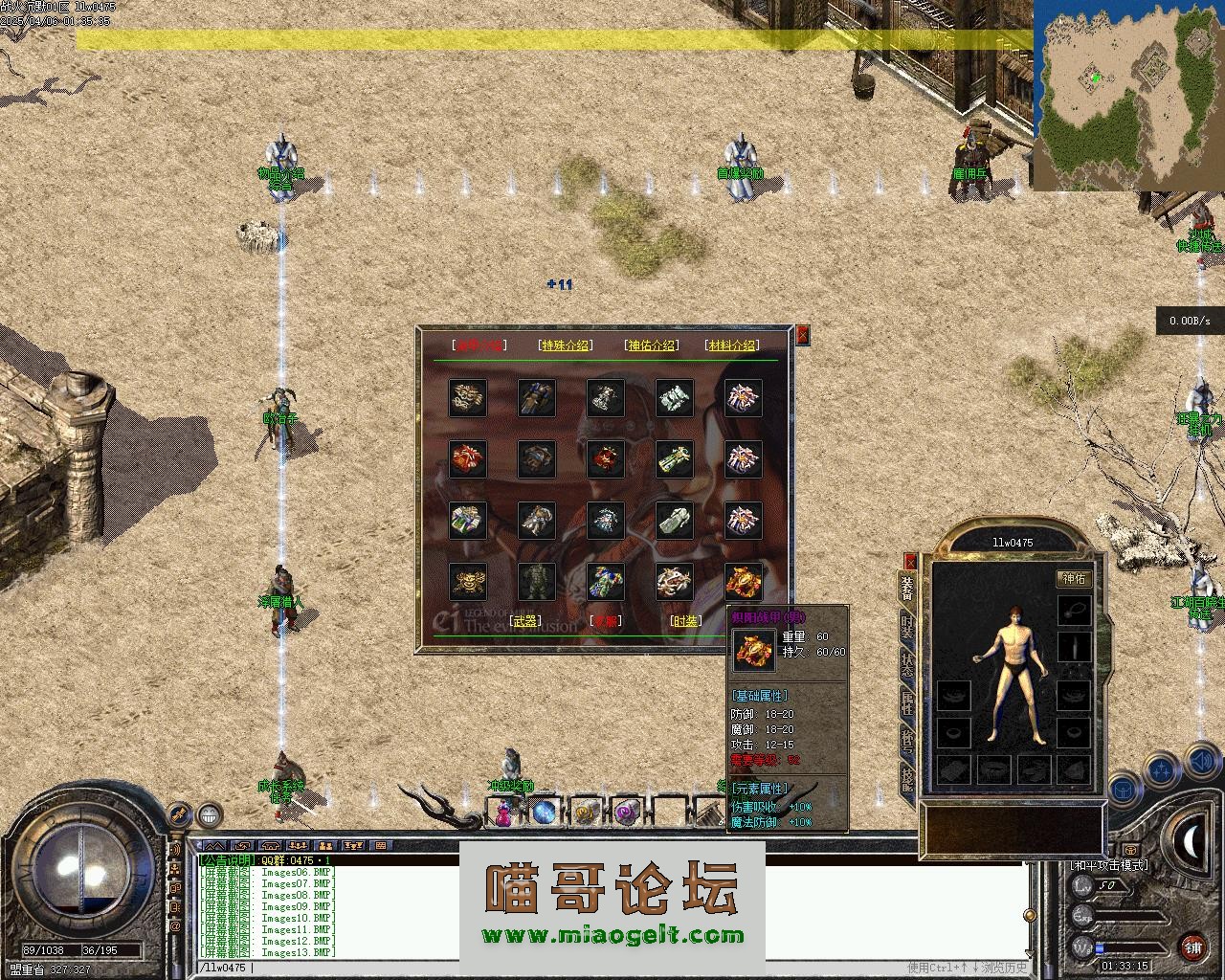The height and width of the screenshot is (980, 1225).
Task: Close the character equipment panel
Action: [x=910, y=562]
